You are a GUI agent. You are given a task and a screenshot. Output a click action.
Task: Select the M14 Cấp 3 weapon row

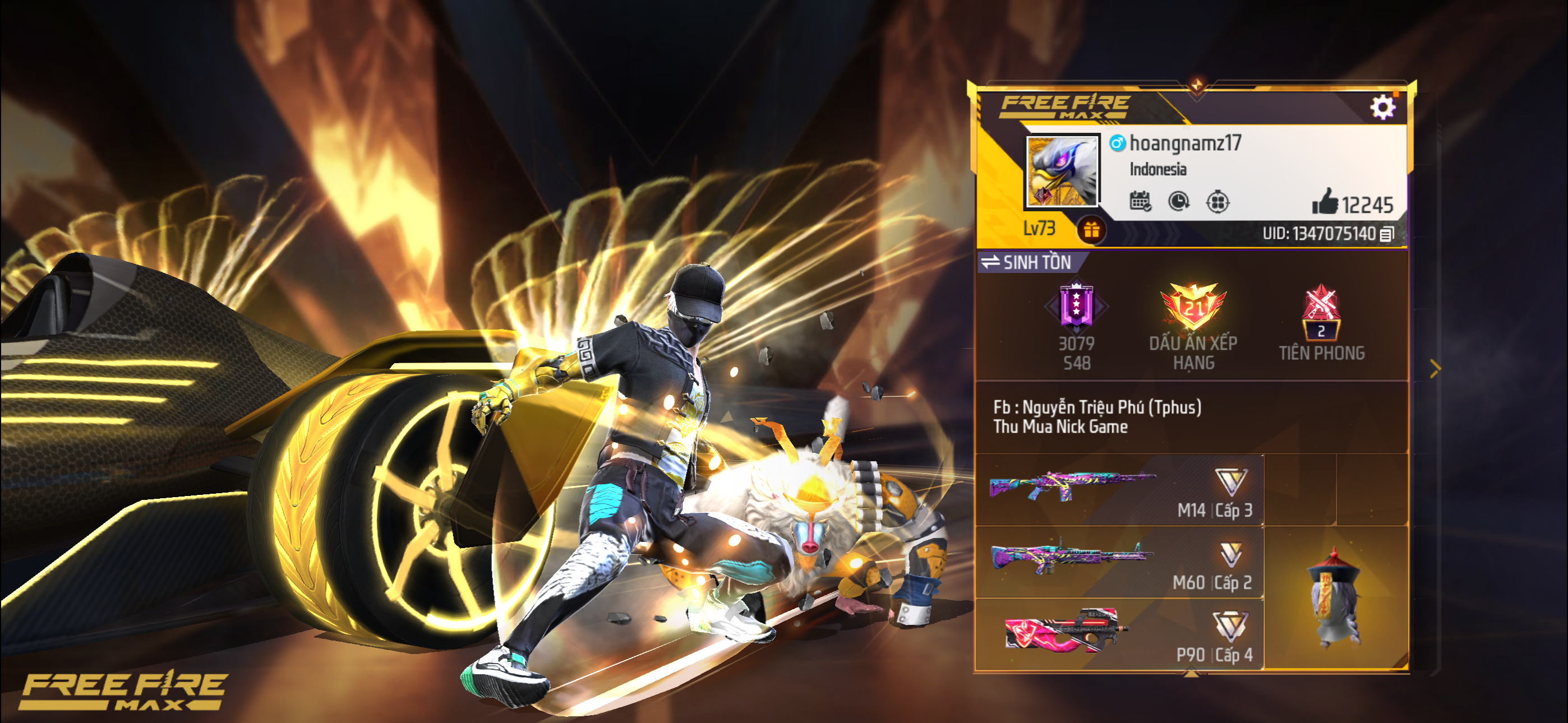1120,490
